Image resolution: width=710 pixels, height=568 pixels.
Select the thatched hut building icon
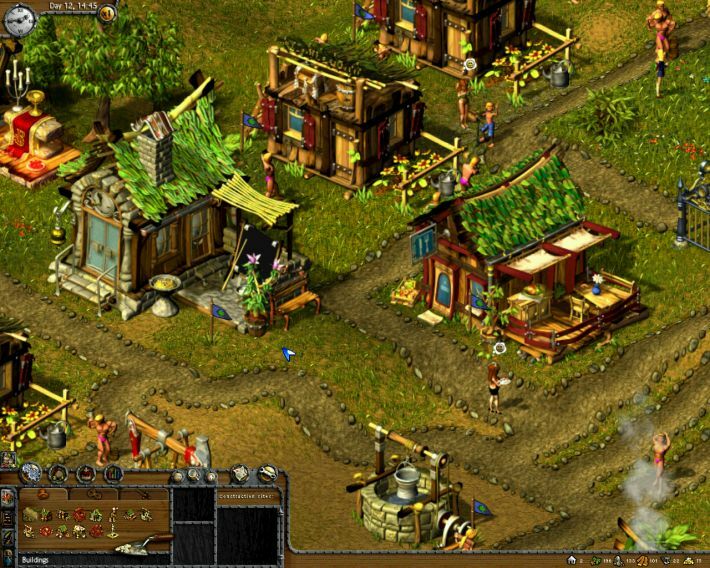pyautogui.click(x=30, y=515)
